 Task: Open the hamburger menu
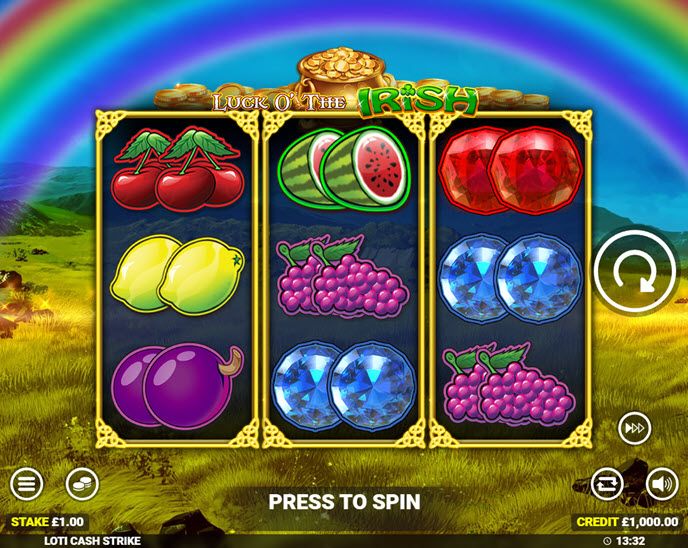26,485
